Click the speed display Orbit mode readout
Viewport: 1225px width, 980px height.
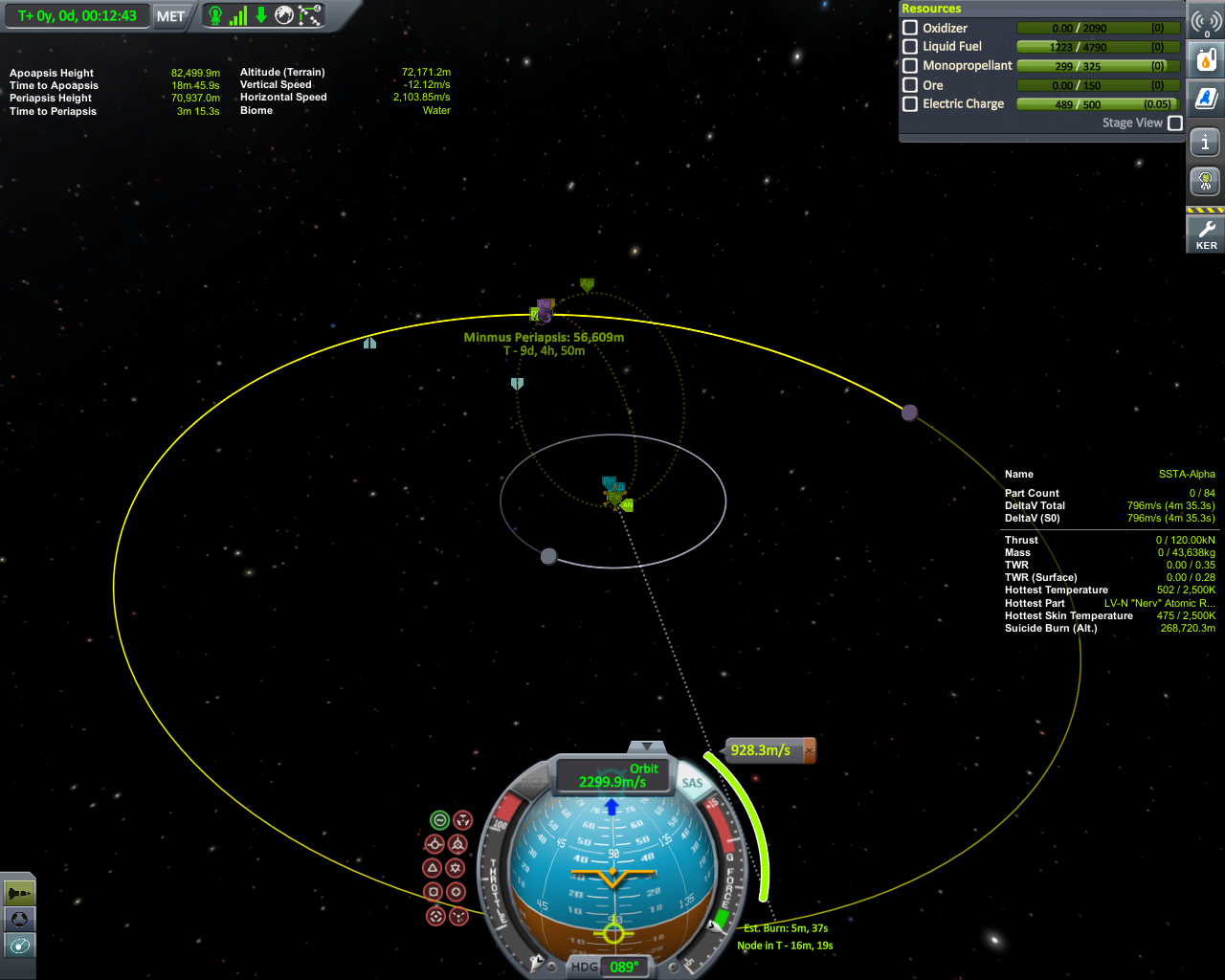[613, 775]
